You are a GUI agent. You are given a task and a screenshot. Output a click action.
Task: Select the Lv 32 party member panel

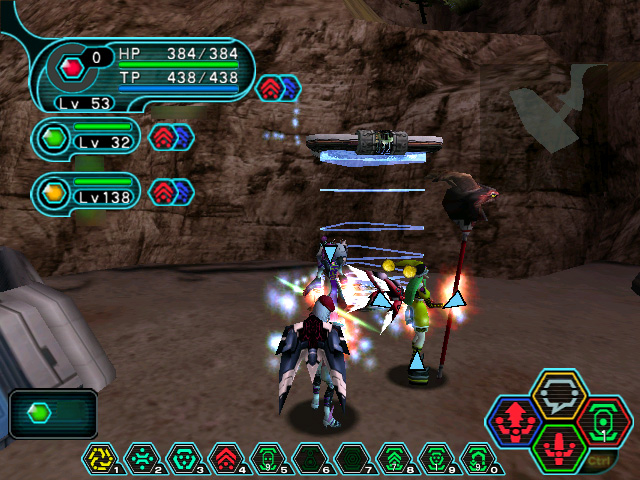click(x=85, y=137)
